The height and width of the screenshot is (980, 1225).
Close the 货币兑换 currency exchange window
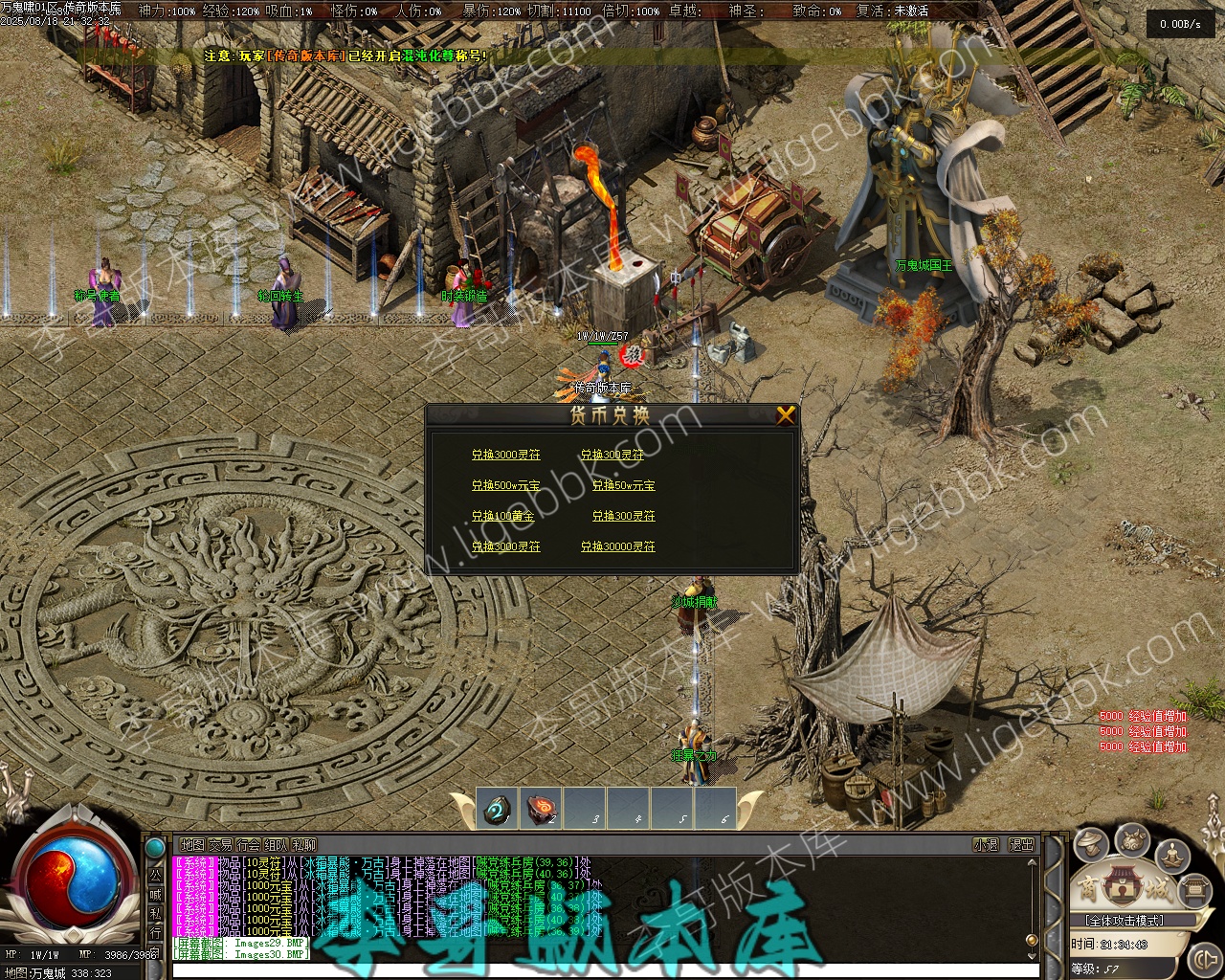pyautogui.click(x=786, y=414)
